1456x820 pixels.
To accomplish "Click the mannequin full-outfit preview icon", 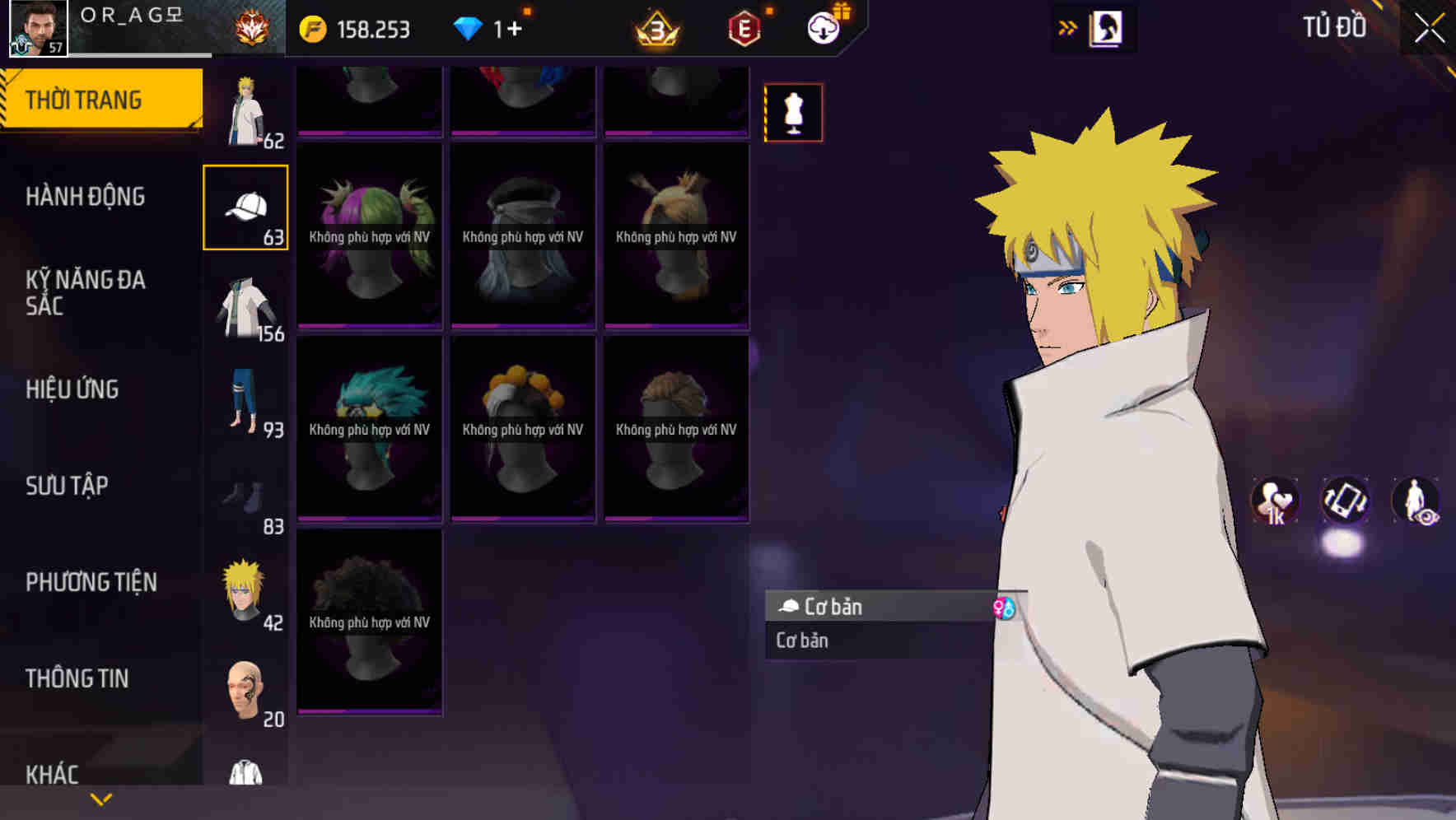I will (793, 113).
